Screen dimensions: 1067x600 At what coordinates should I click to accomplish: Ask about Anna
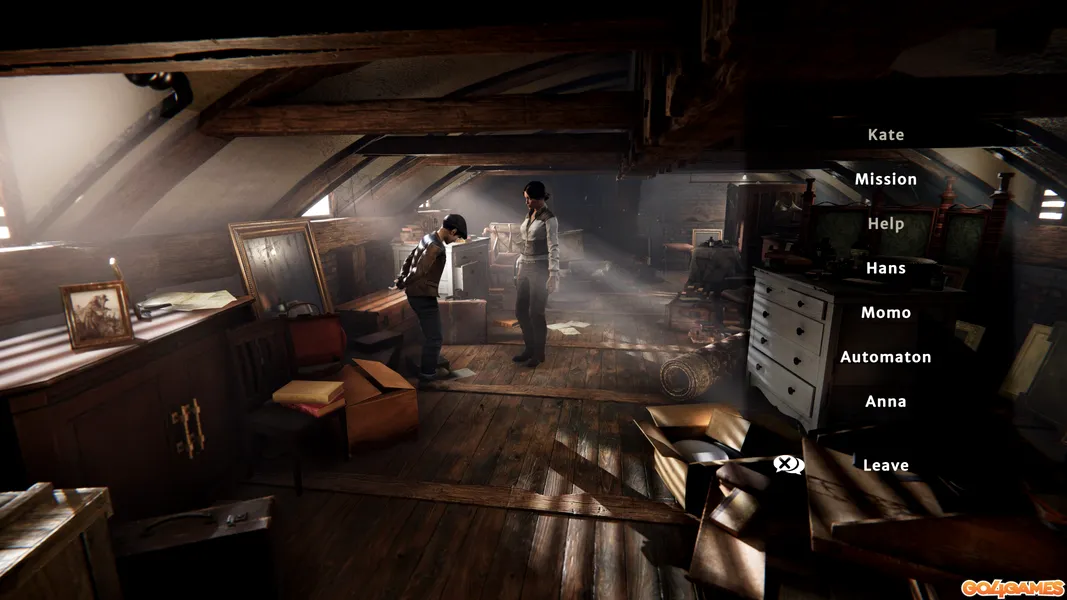(x=885, y=401)
